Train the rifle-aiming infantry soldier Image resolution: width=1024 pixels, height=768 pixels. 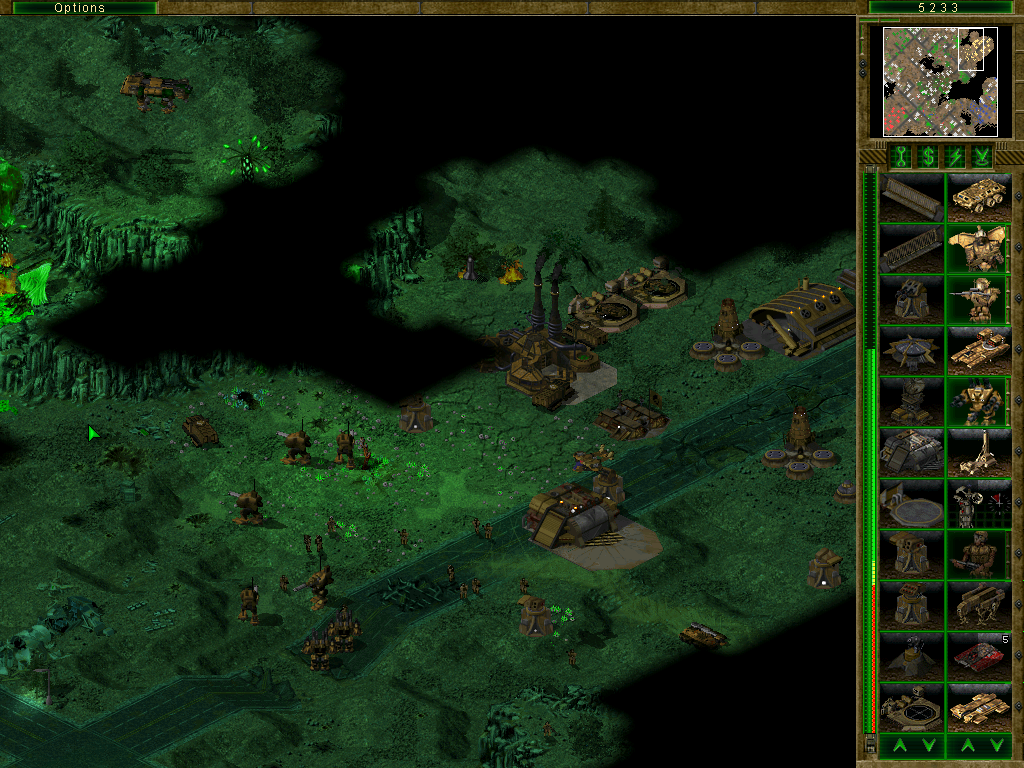pyautogui.click(x=978, y=300)
